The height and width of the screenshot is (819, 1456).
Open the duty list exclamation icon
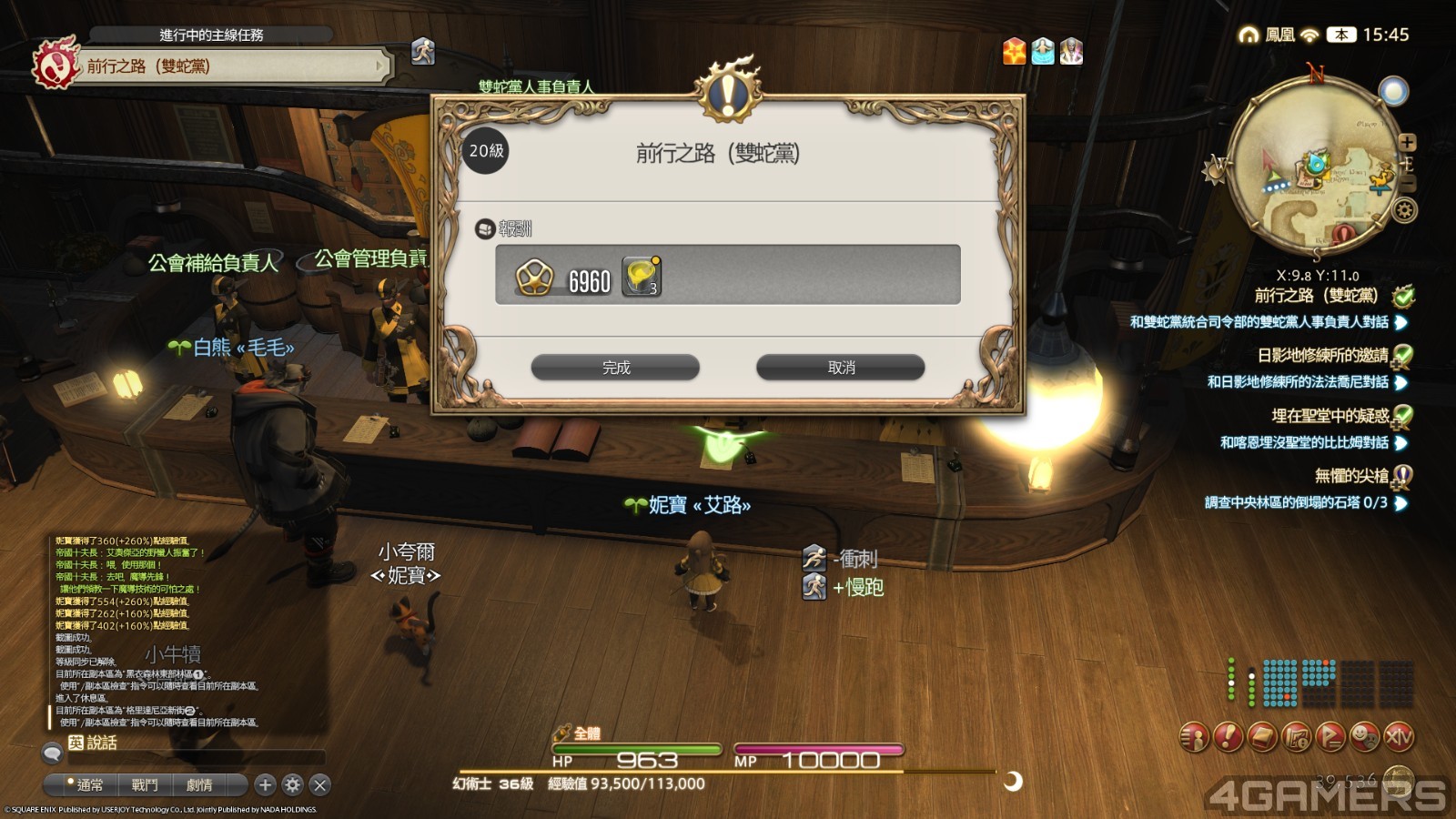(x=1226, y=737)
